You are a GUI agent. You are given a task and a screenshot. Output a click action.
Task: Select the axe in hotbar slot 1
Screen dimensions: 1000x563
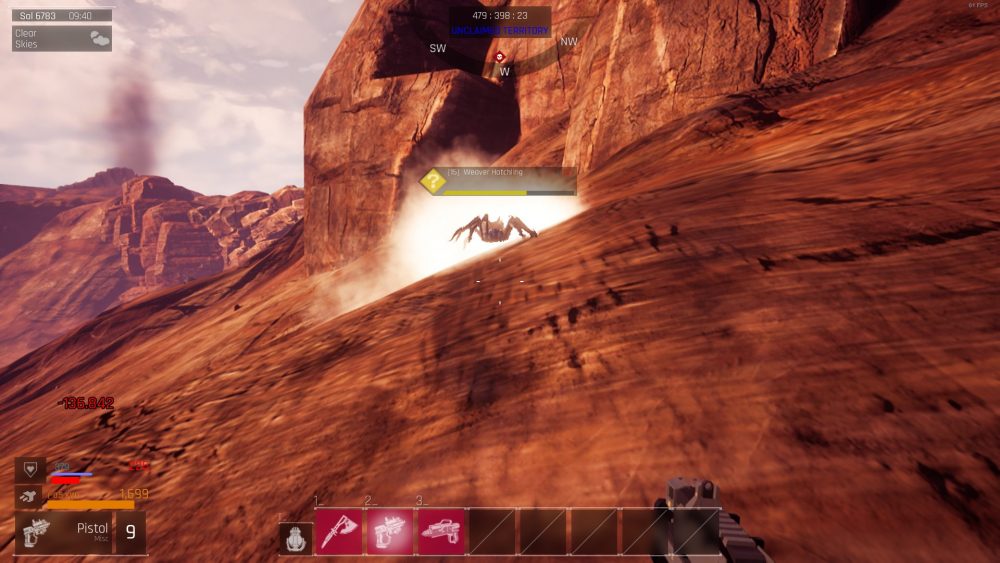340,532
